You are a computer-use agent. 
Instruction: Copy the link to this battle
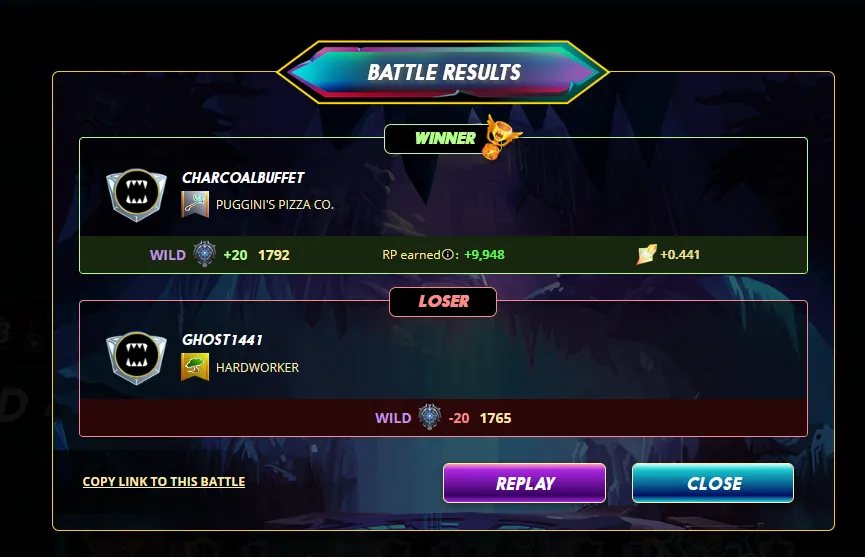point(164,481)
